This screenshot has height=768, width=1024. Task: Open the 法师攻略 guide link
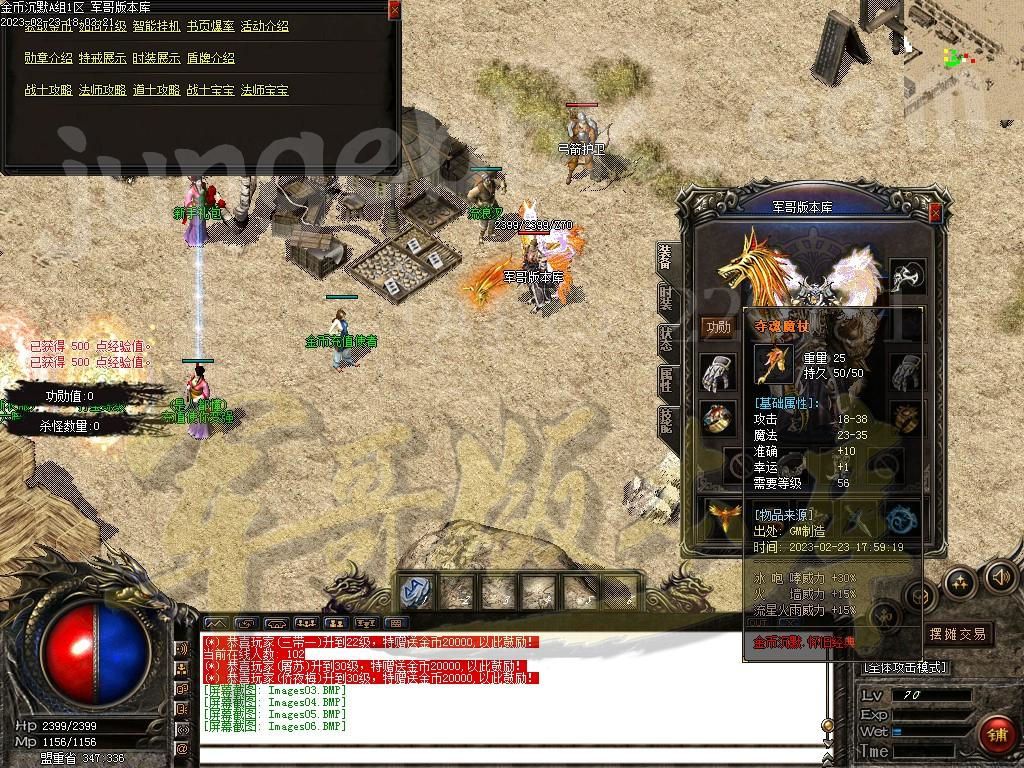(x=102, y=90)
